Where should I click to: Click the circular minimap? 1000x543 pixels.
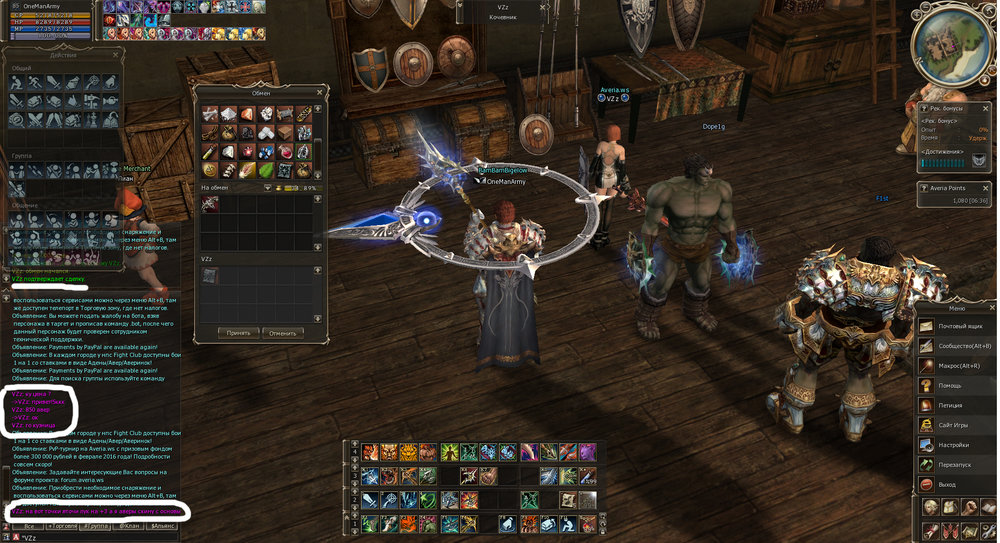(x=954, y=47)
